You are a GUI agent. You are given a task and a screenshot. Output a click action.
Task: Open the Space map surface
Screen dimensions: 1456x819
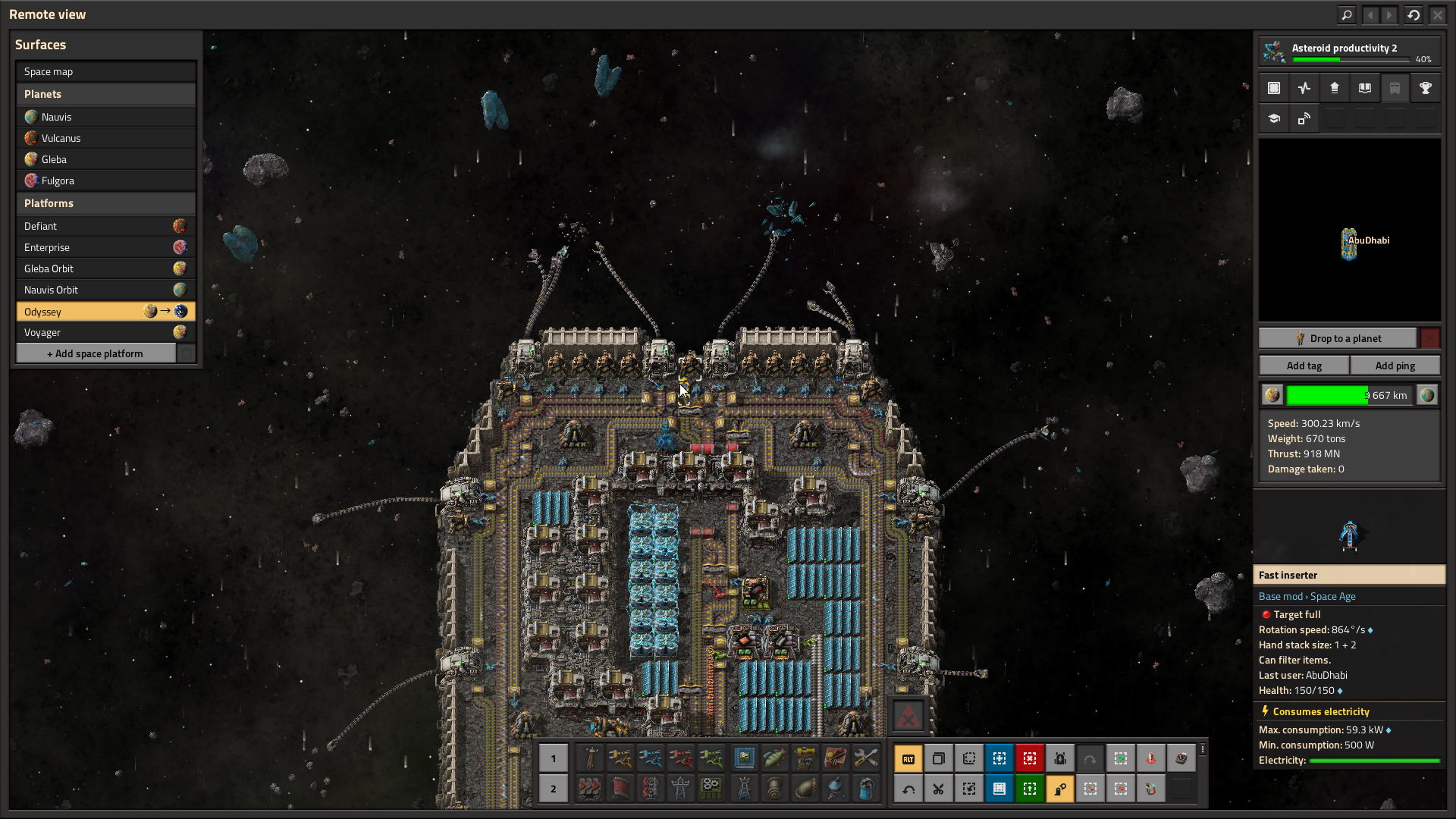pos(105,71)
